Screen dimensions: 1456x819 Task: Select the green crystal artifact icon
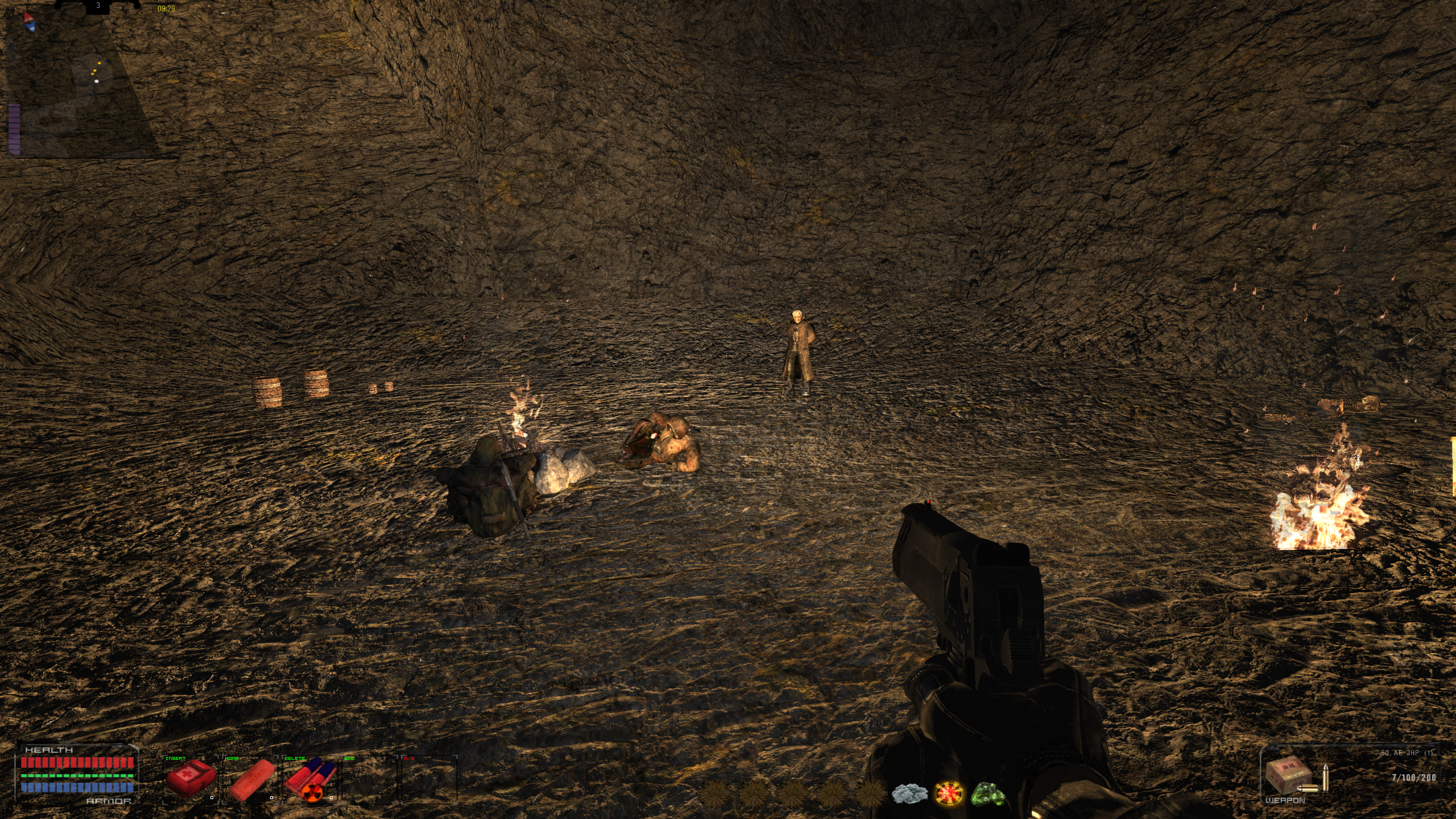988,793
